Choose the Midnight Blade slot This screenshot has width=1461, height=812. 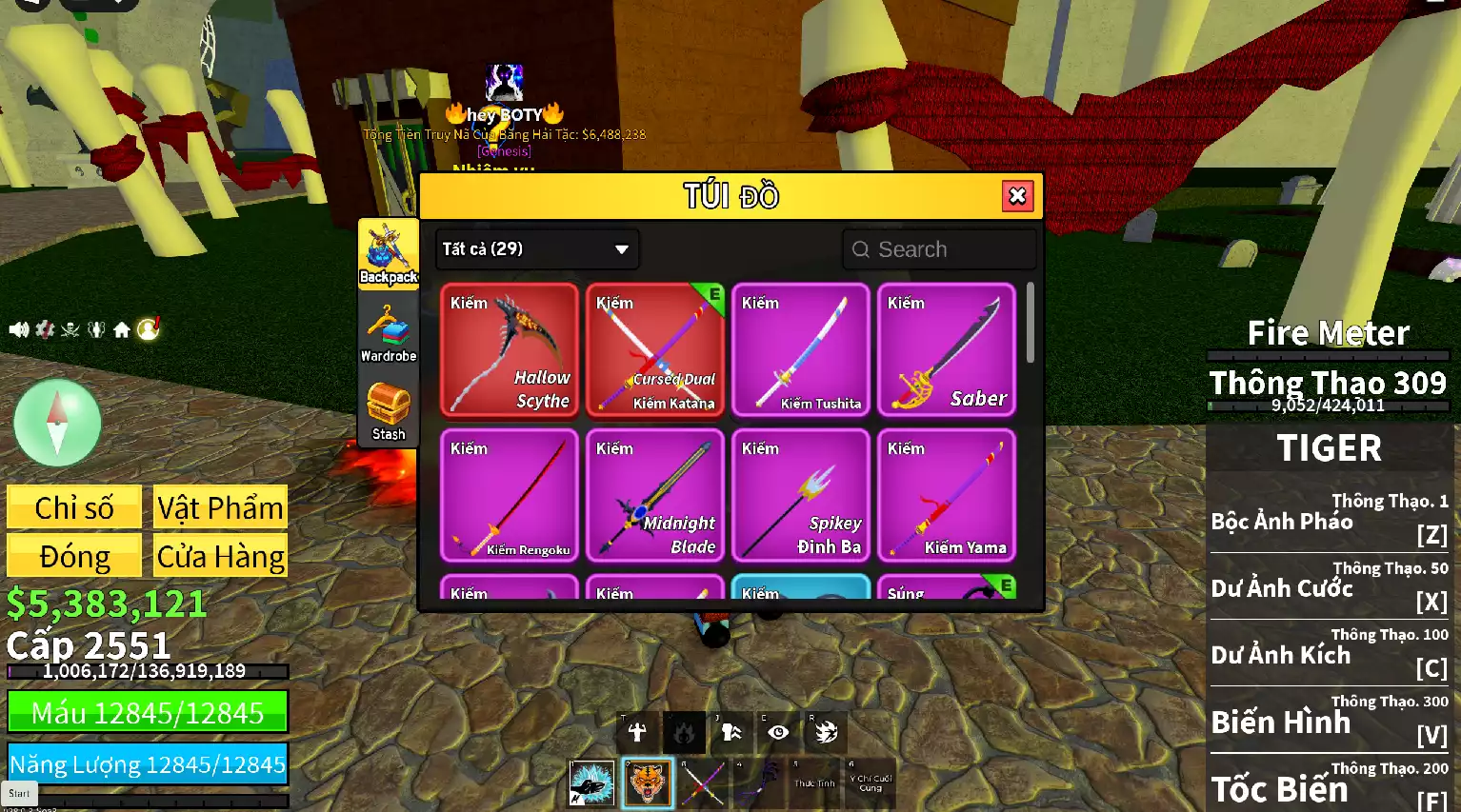[655, 496]
